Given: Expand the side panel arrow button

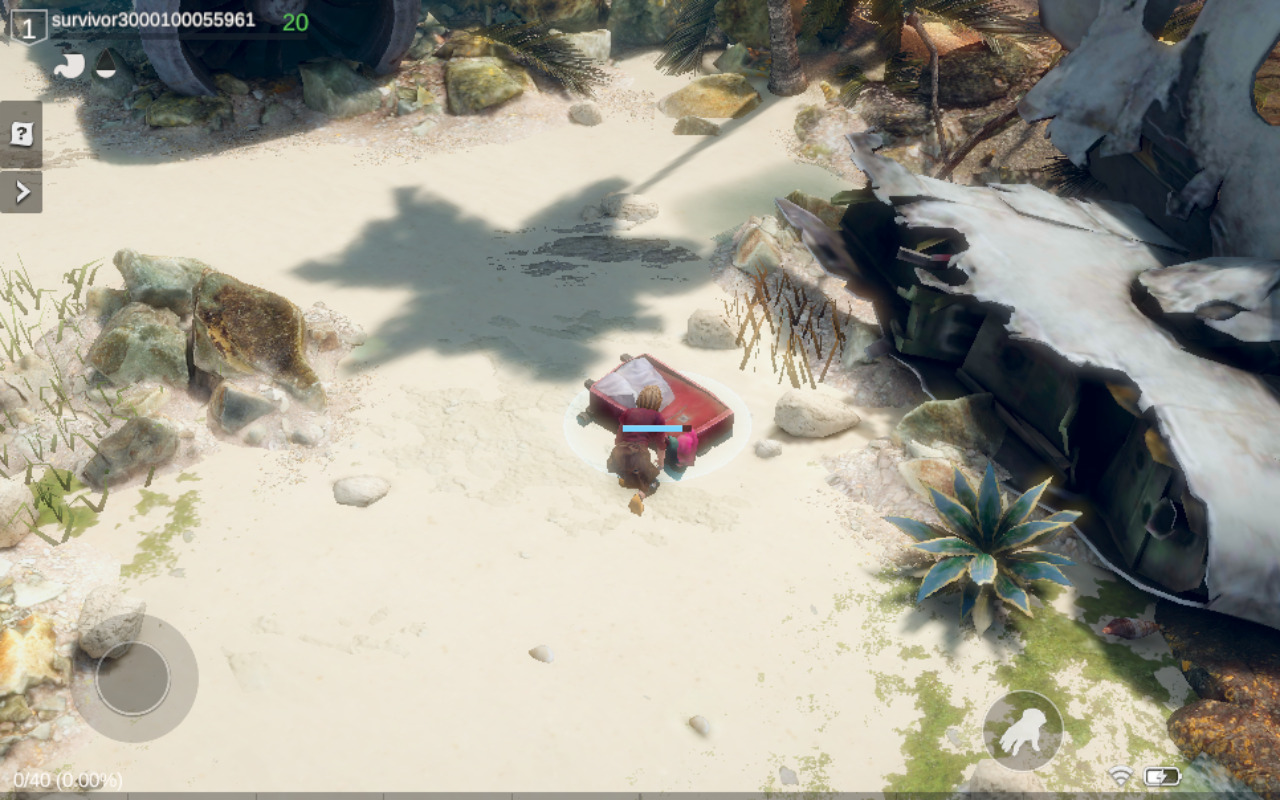Looking at the screenshot, I should pyautogui.click(x=21, y=191).
